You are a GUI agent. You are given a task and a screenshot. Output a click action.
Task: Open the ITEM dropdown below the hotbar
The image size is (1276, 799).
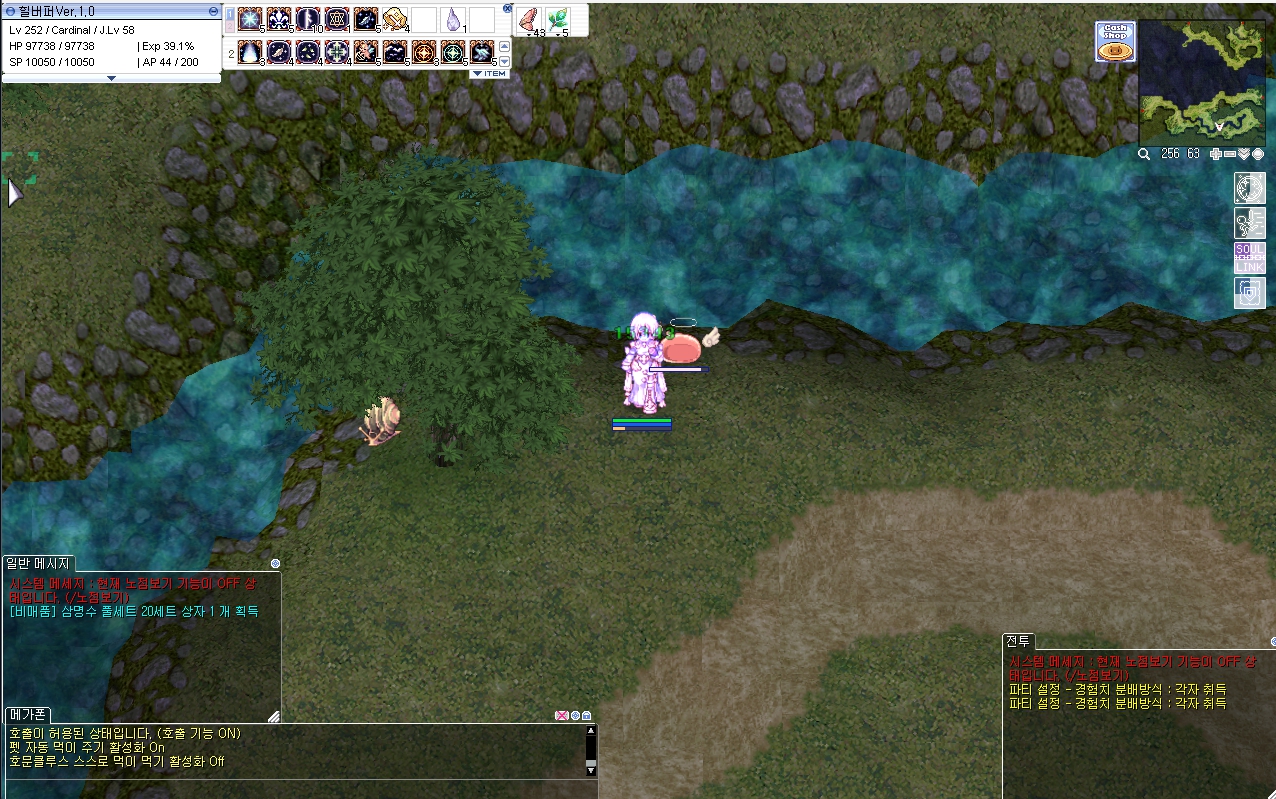tap(489, 74)
